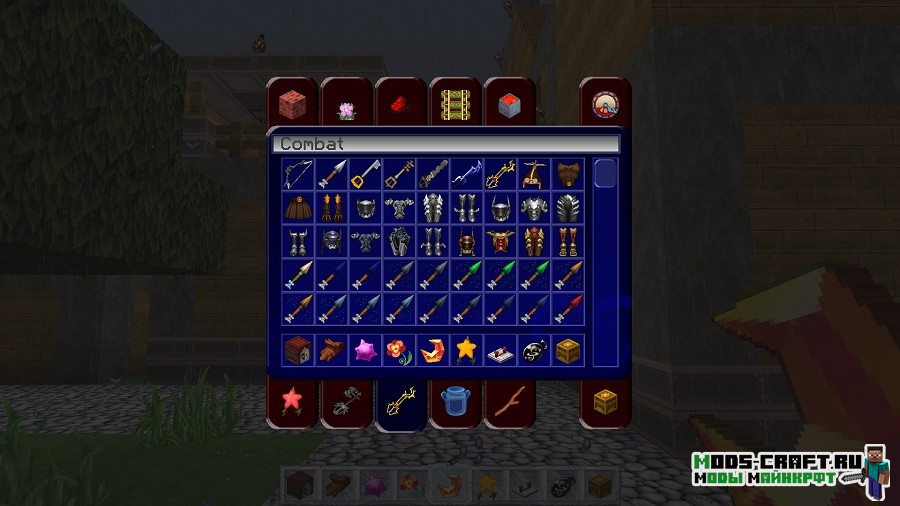
Task: Select the rail track tab
Action: coord(455,104)
